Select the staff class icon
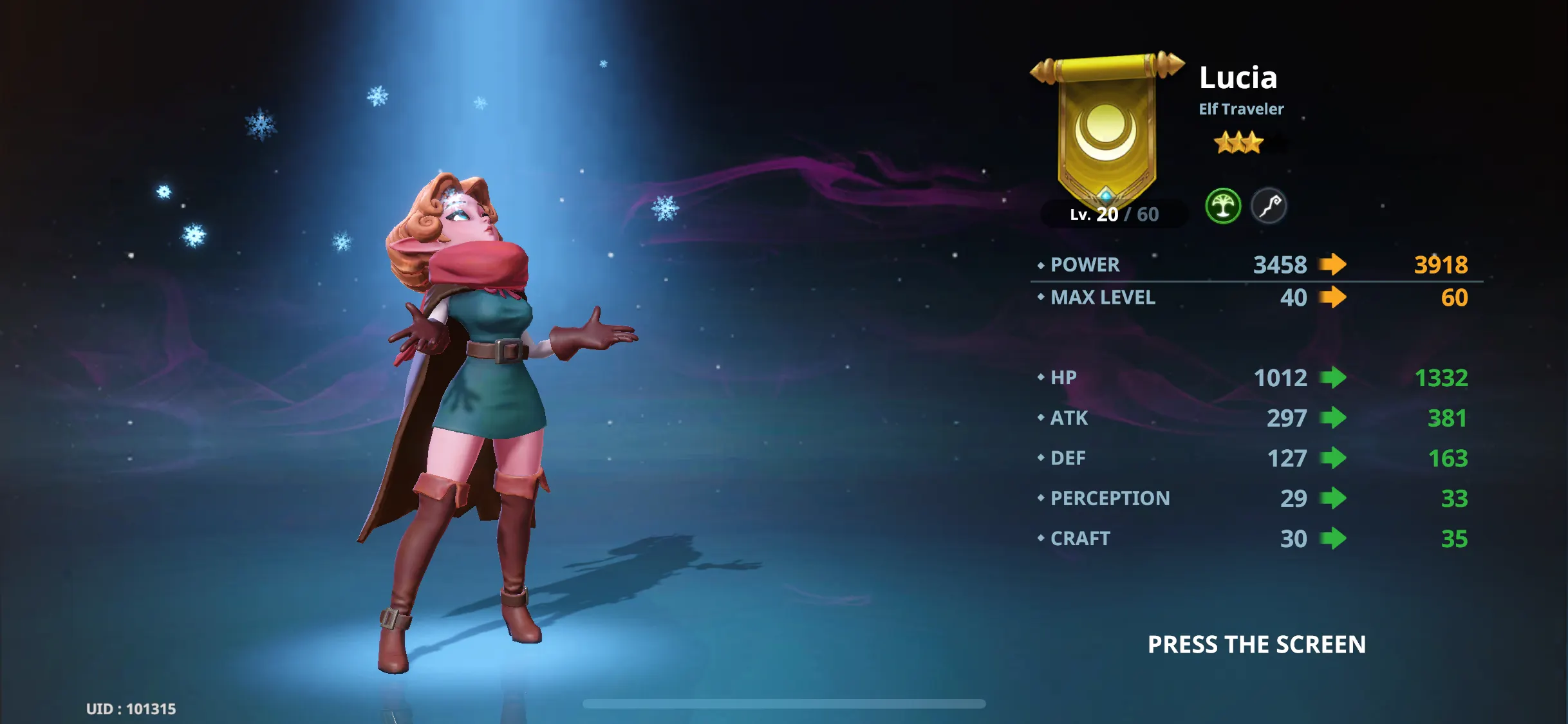Image resolution: width=1568 pixels, height=724 pixels. [x=1269, y=206]
